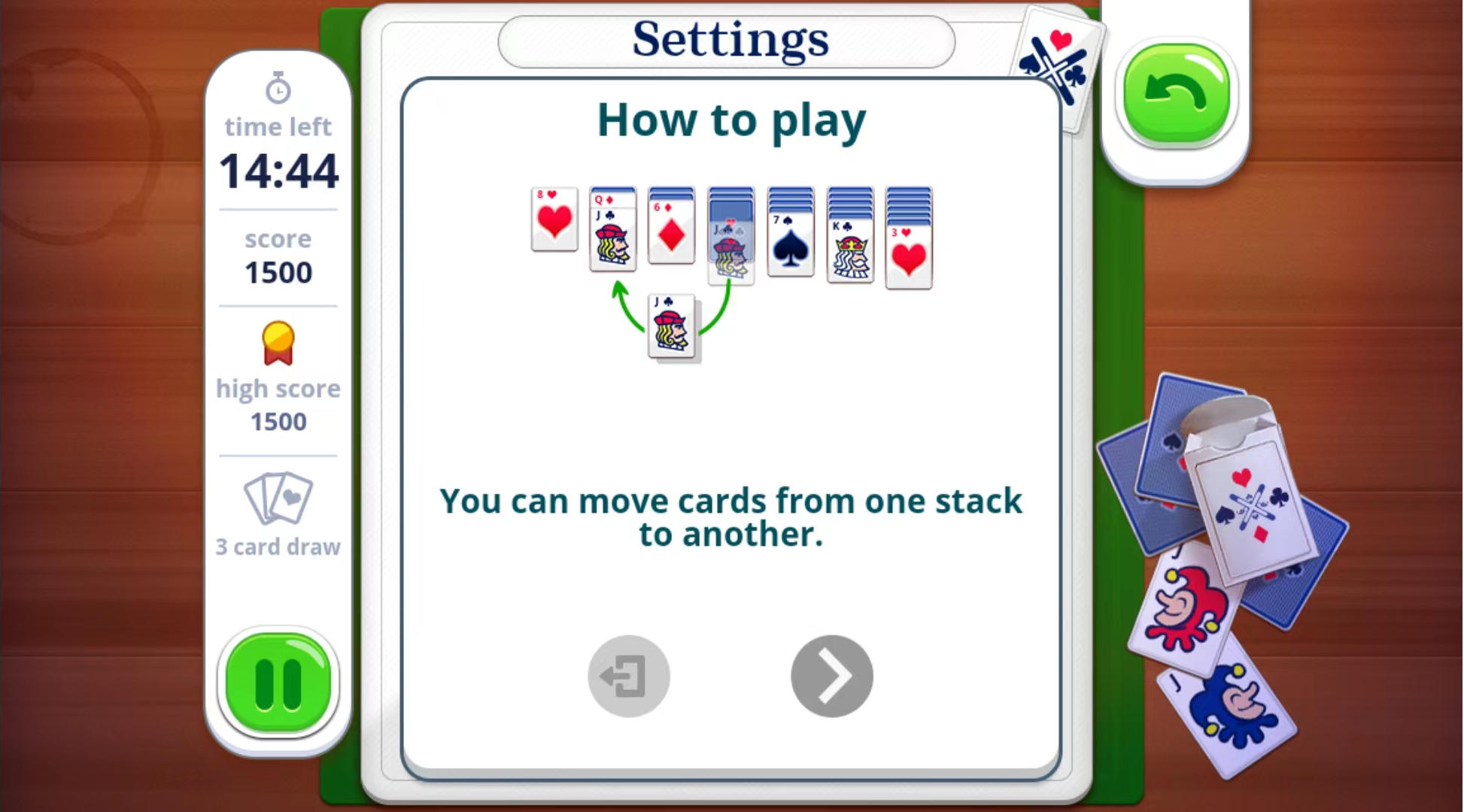Click the exit door icon below tutorial
Screen dimensions: 1464x812
click(628, 675)
